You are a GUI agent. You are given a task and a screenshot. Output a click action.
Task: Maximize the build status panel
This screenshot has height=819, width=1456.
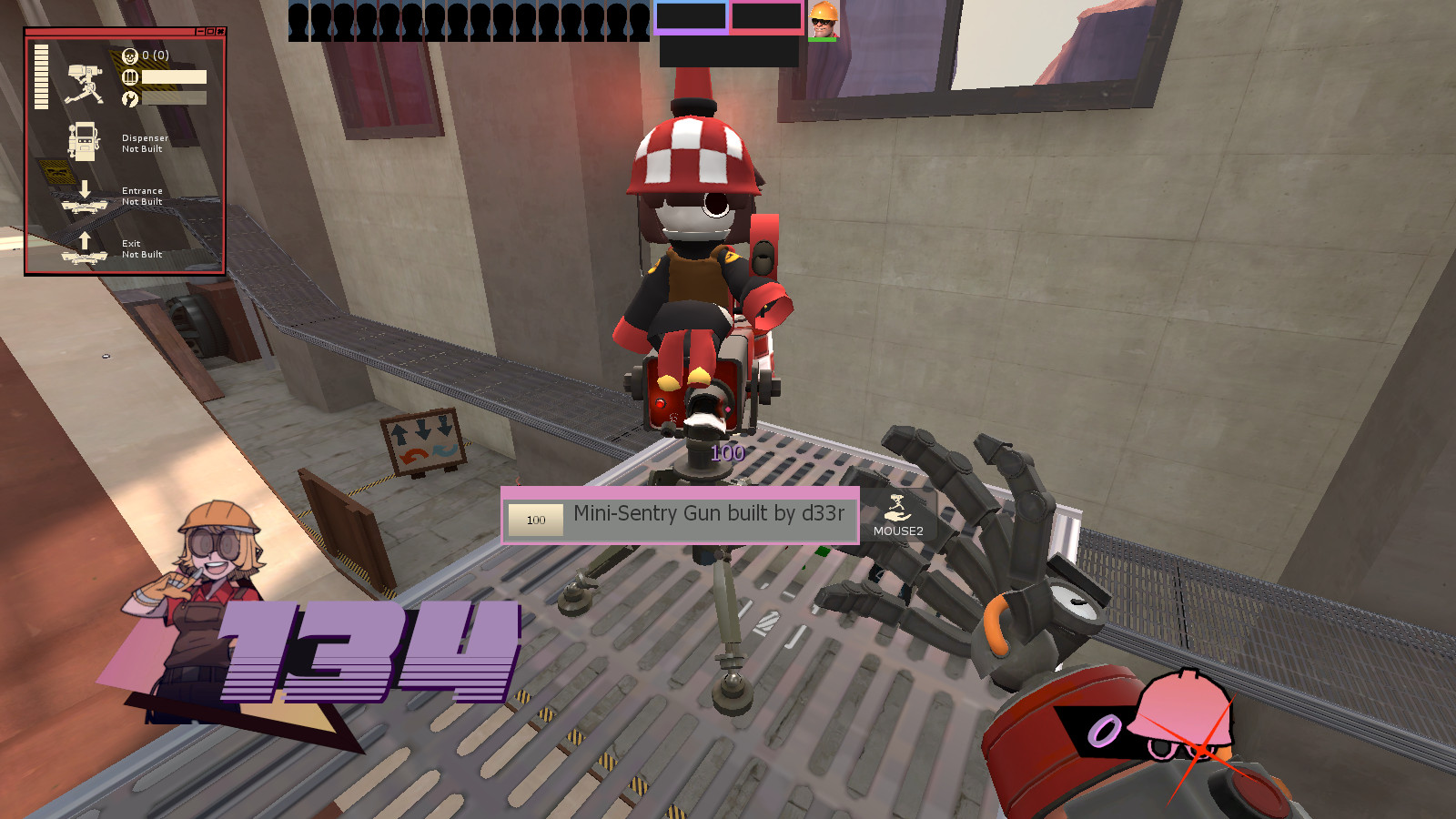[x=211, y=32]
